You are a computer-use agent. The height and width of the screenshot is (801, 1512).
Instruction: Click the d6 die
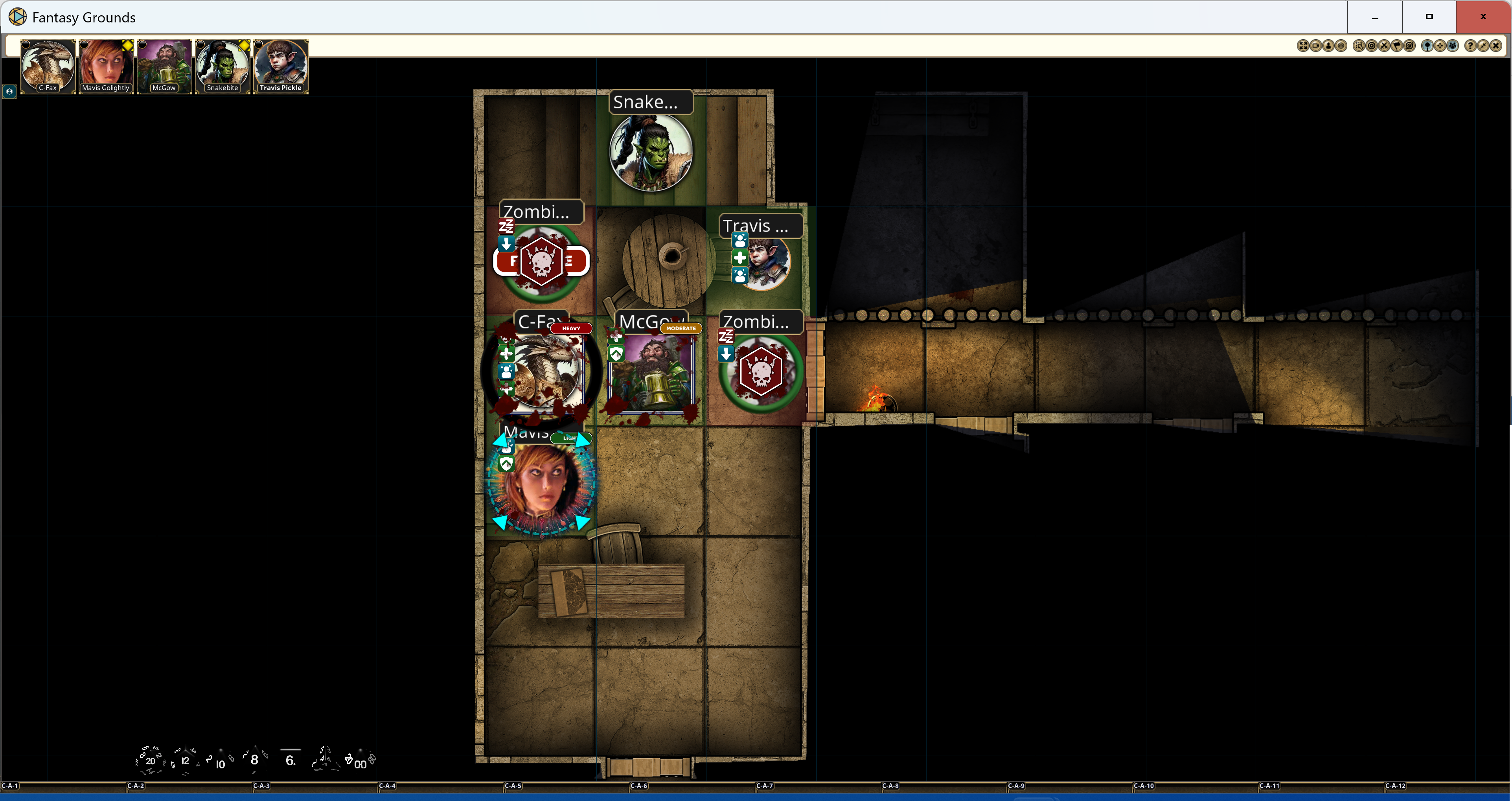tap(290, 760)
